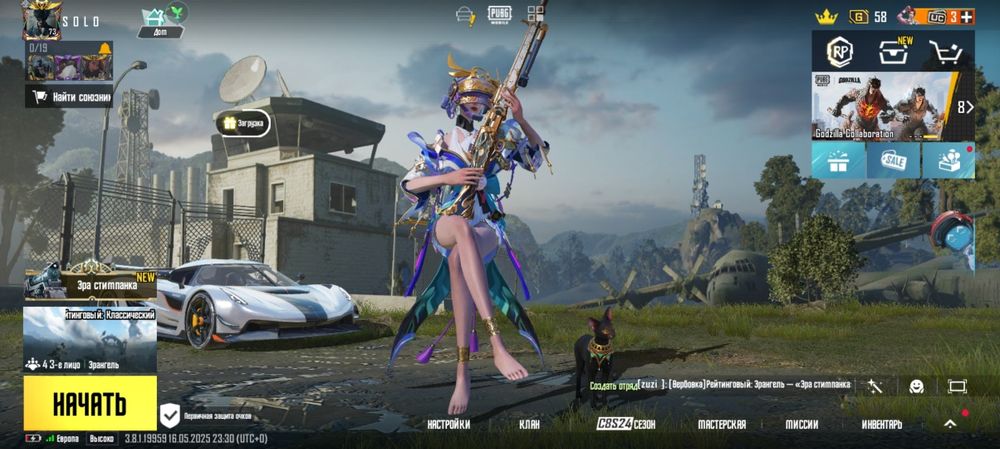Go to the МАСТЕРСКАЯ workshop
This screenshot has height=449, width=1000.
click(721, 424)
